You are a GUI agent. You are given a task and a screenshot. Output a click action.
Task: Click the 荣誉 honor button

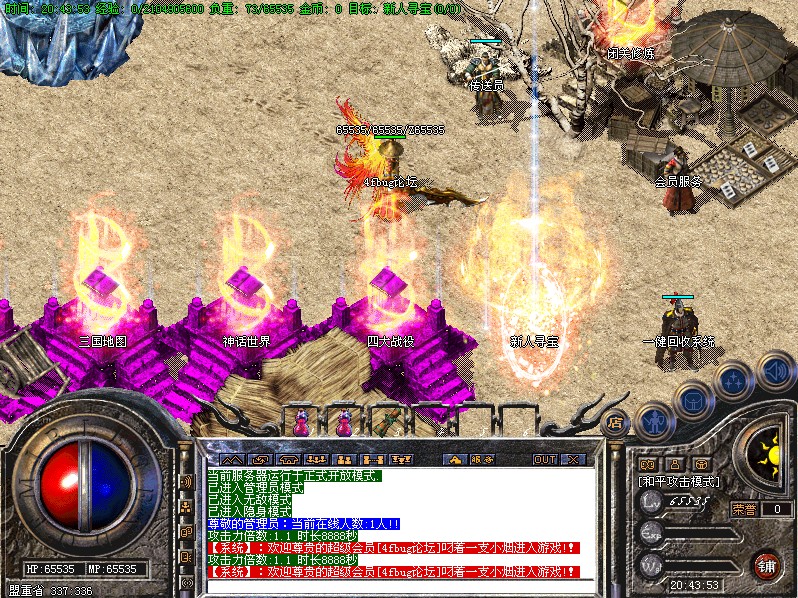coord(743,508)
